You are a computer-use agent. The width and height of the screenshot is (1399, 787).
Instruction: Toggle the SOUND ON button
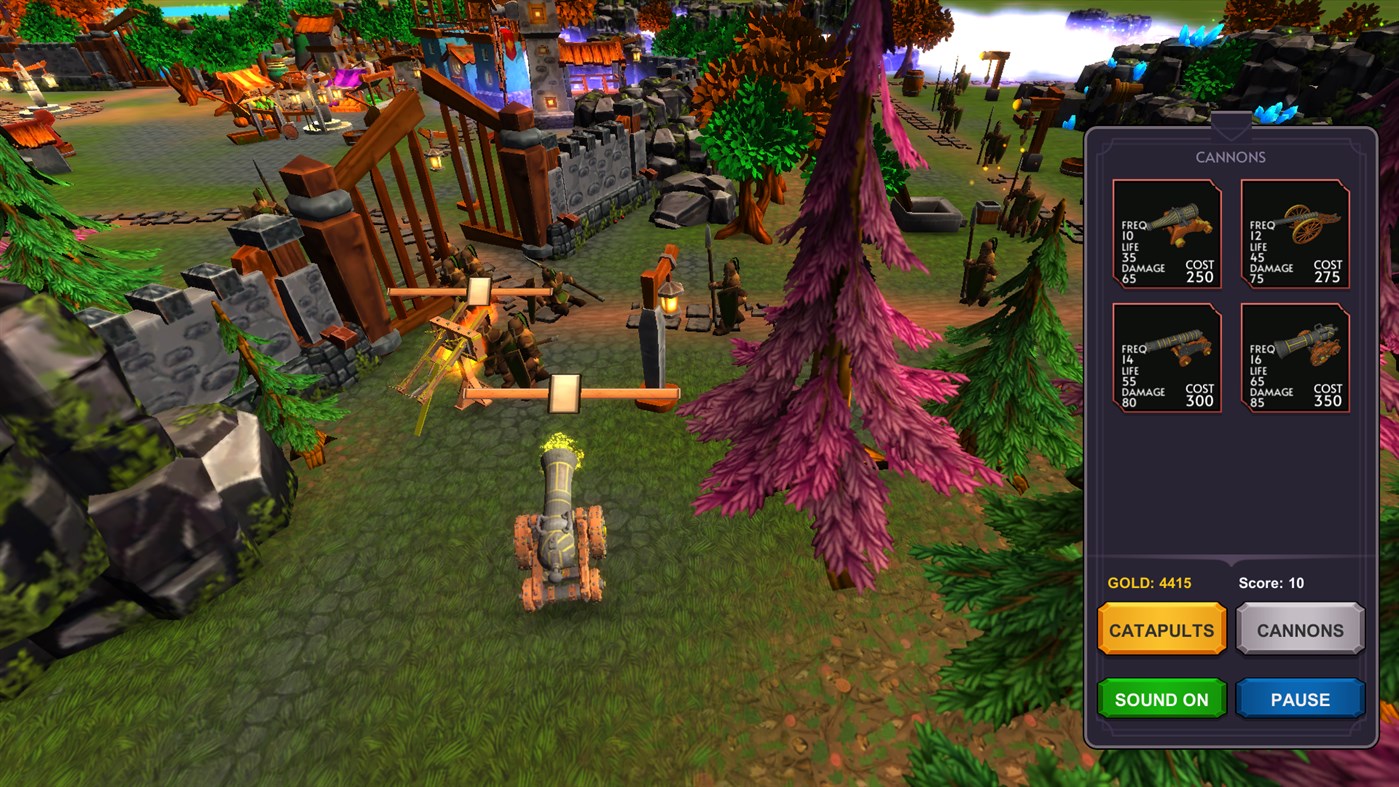(1161, 699)
